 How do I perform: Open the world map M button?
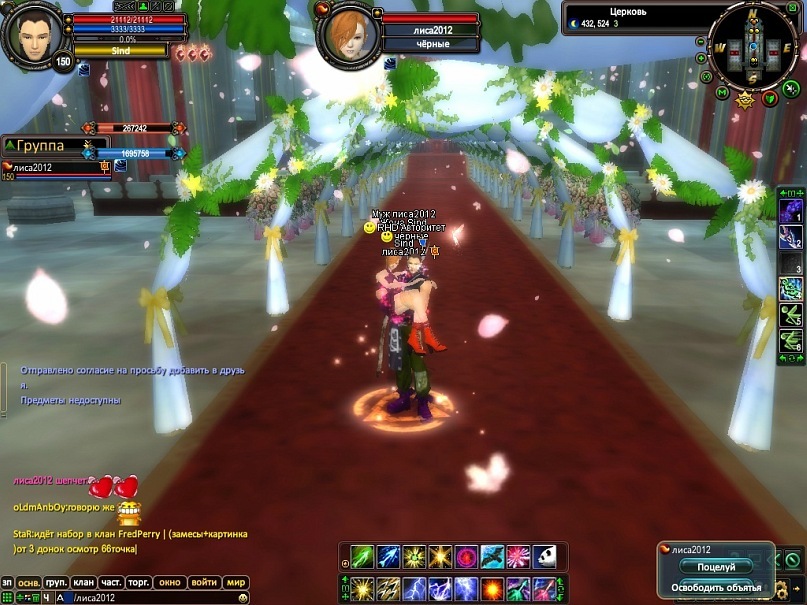721,93
